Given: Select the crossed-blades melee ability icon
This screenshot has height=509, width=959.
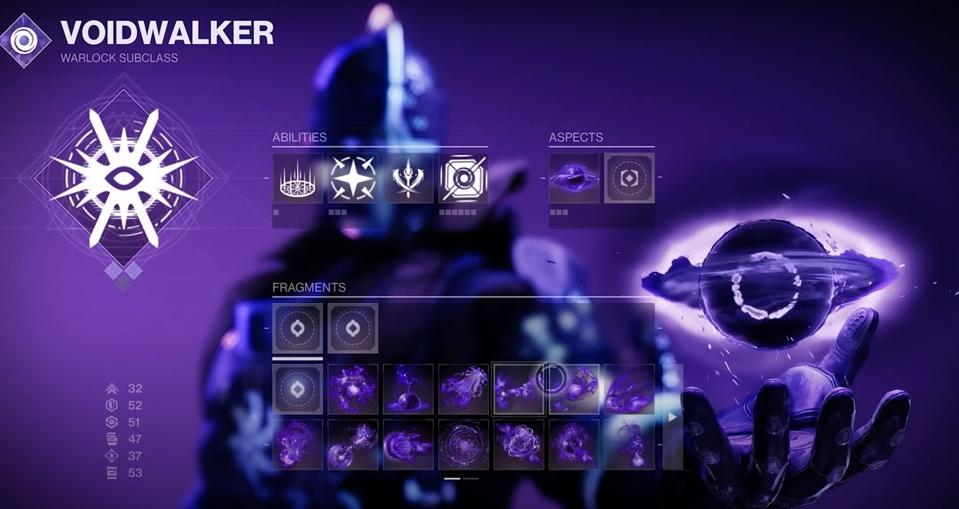Looking at the screenshot, I should (408, 178).
